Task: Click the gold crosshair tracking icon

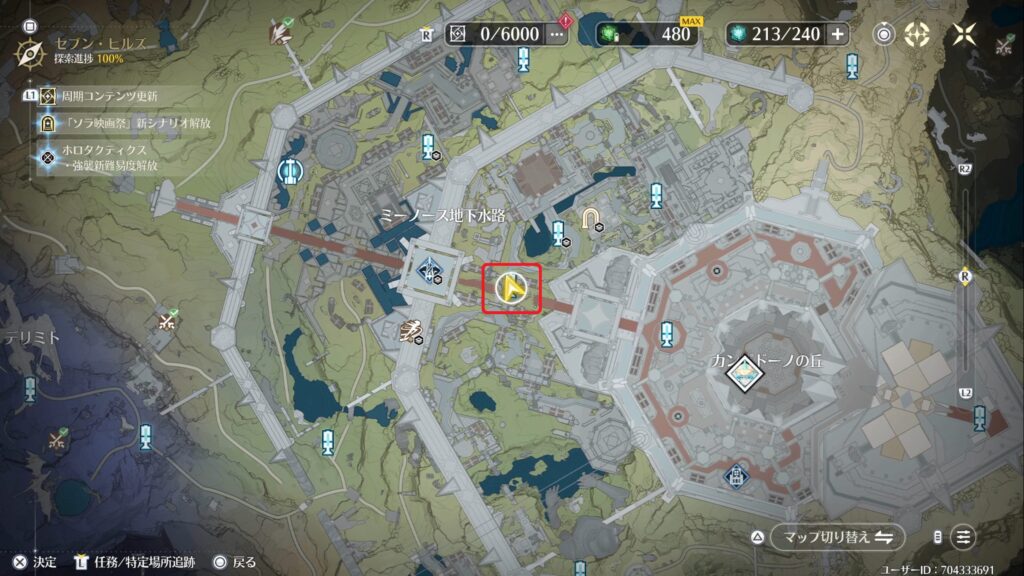Action: pyautogui.click(x=917, y=34)
